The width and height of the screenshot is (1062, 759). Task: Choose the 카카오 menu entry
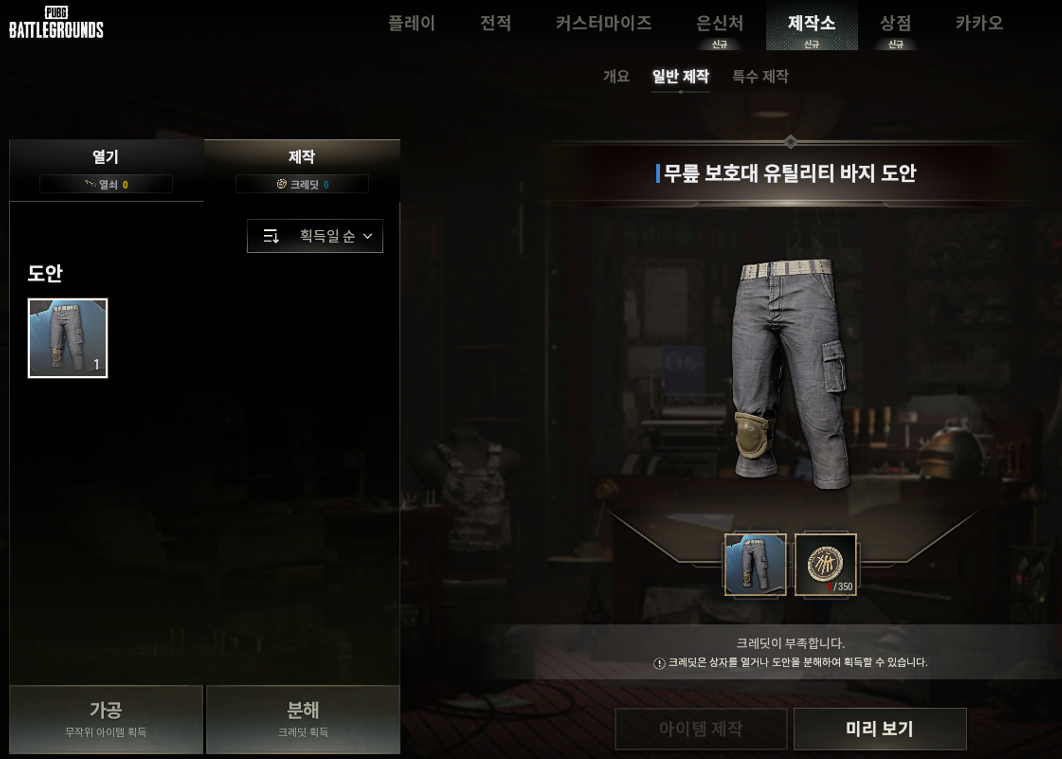tap(978, 23)
